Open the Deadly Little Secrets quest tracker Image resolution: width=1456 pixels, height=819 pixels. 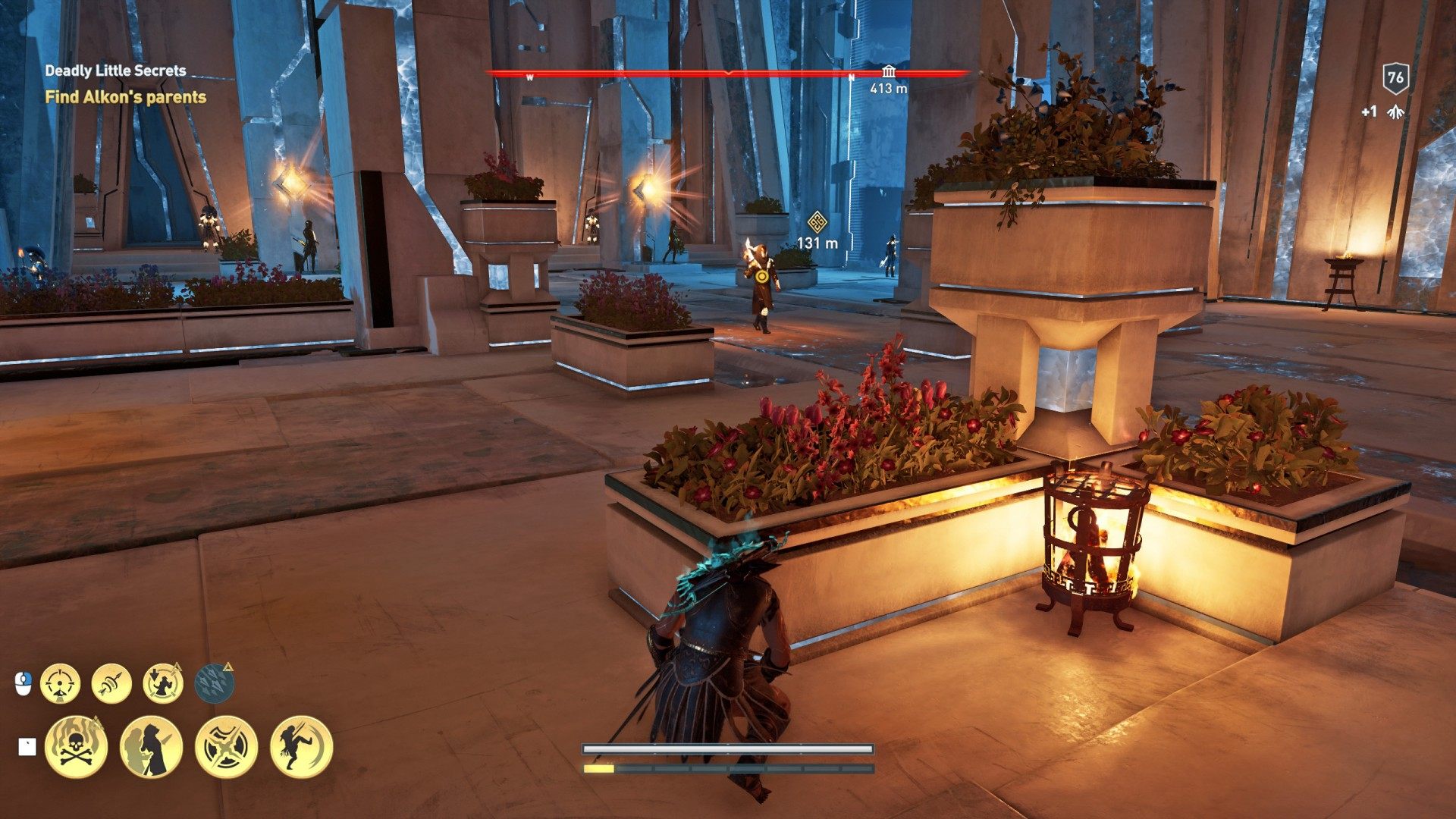(115, 71)
